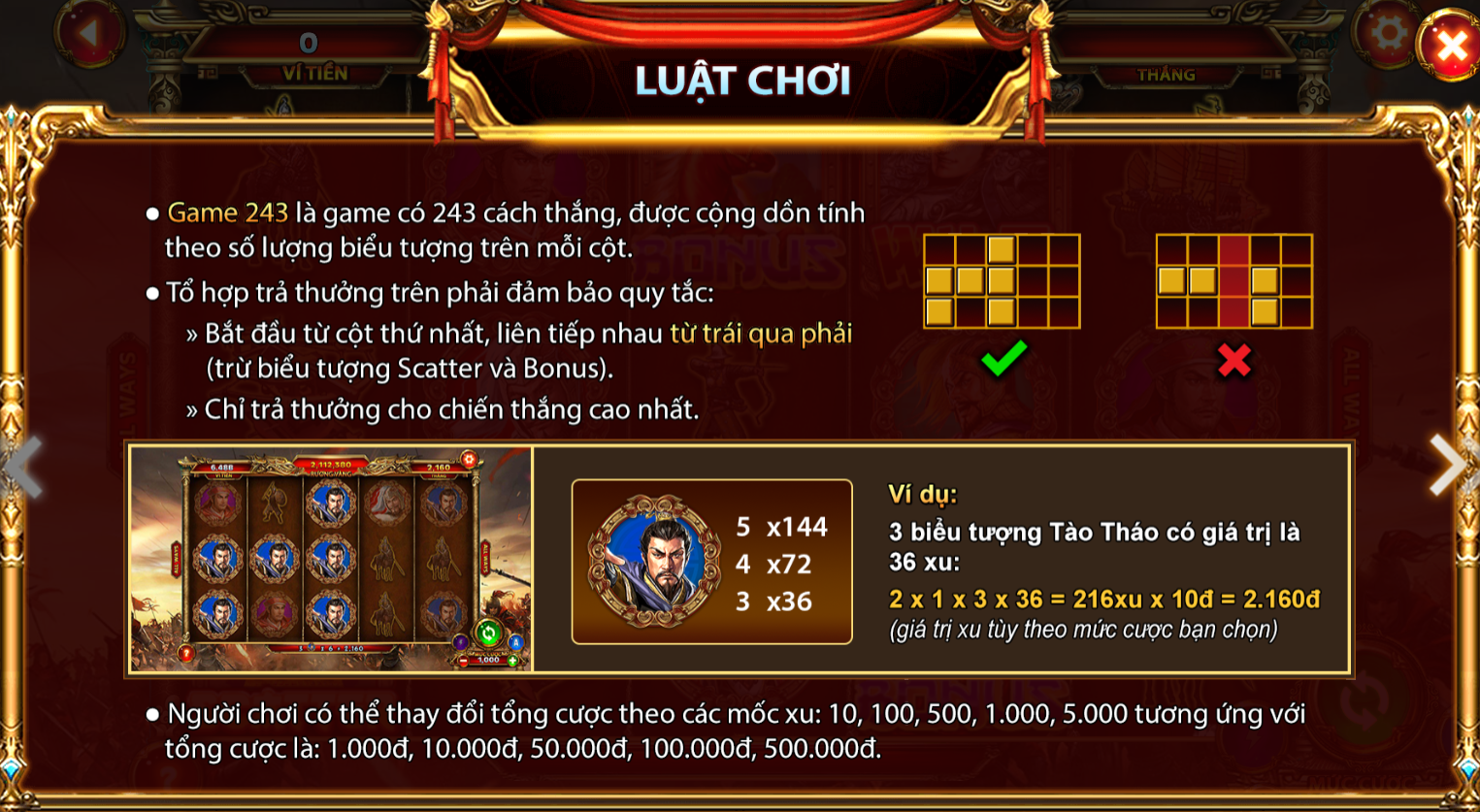Click the red question mark help icon

coord(185,653)
